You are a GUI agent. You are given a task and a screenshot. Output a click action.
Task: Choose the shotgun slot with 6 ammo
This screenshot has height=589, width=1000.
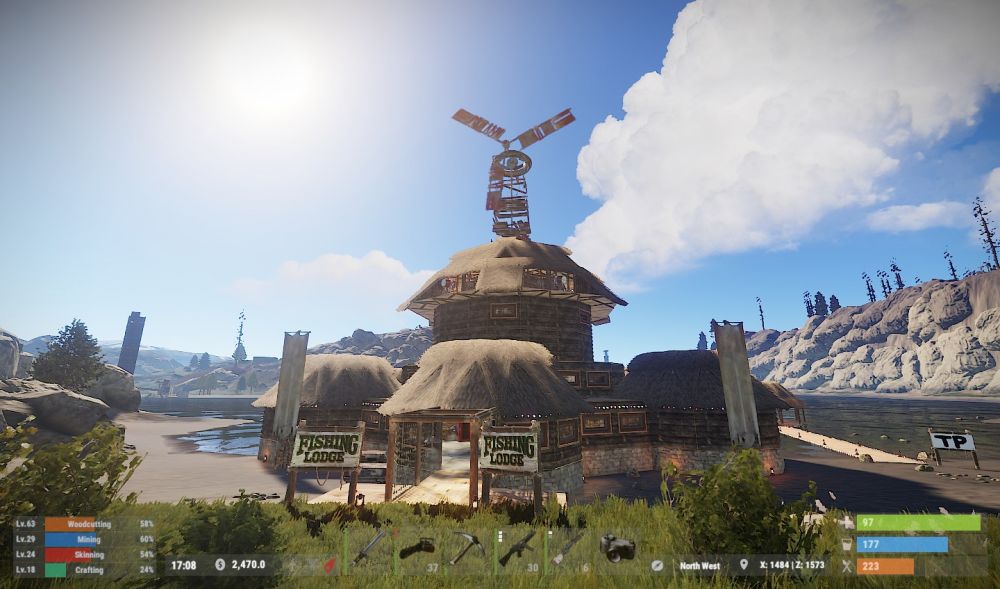[567, 548]
